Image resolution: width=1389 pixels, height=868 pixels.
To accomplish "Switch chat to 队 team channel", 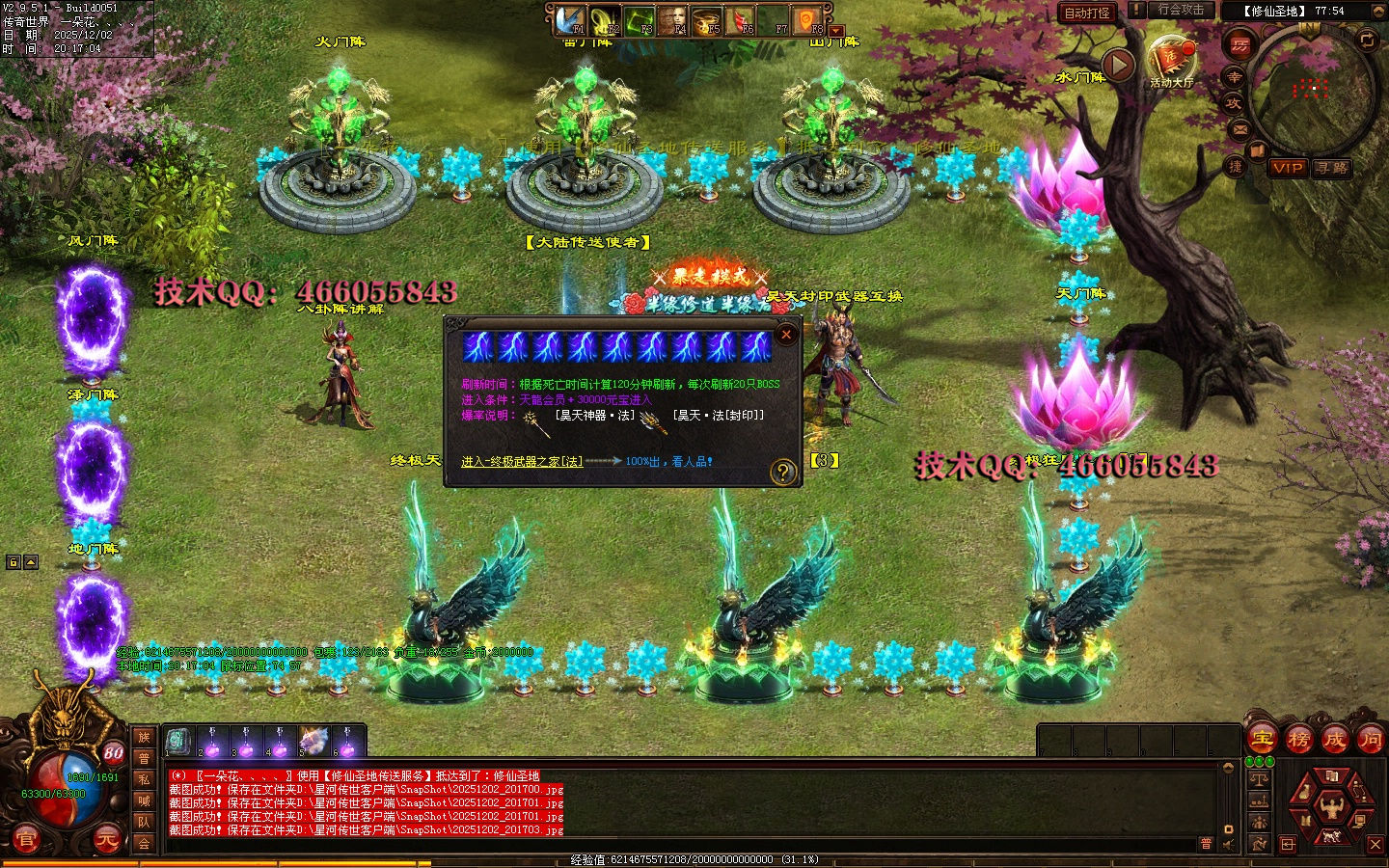I will pyautogui.click(x=144, y=822).
